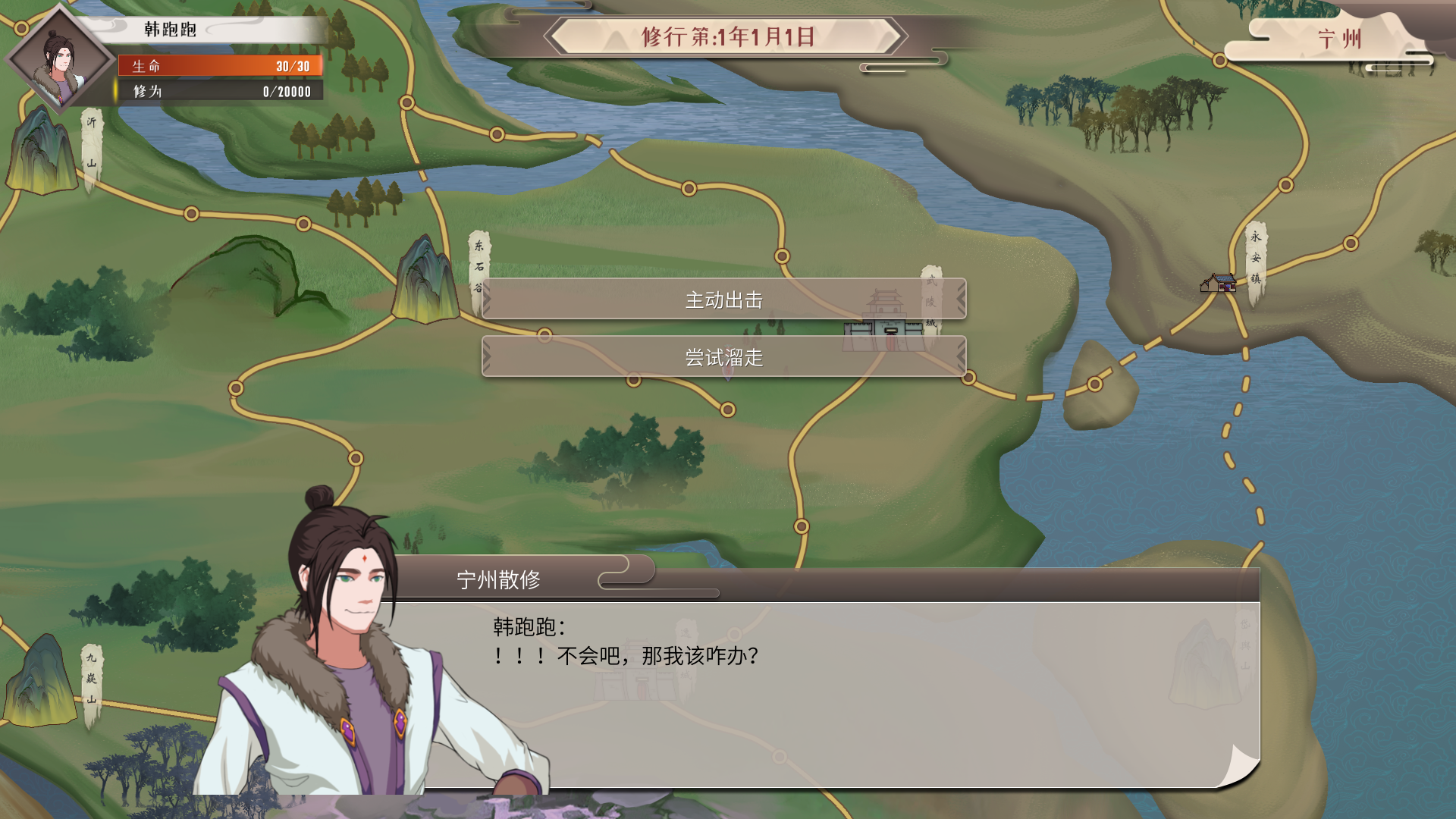Click the 生命 health bar showing 30/30

220,67
